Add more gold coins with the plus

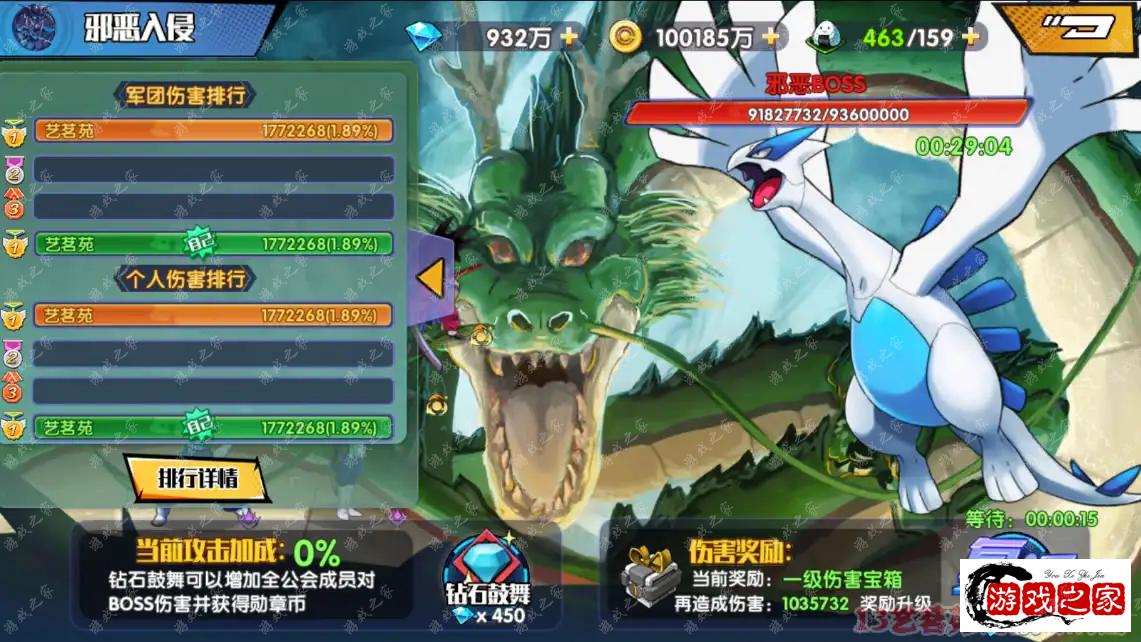coord(771,38)
